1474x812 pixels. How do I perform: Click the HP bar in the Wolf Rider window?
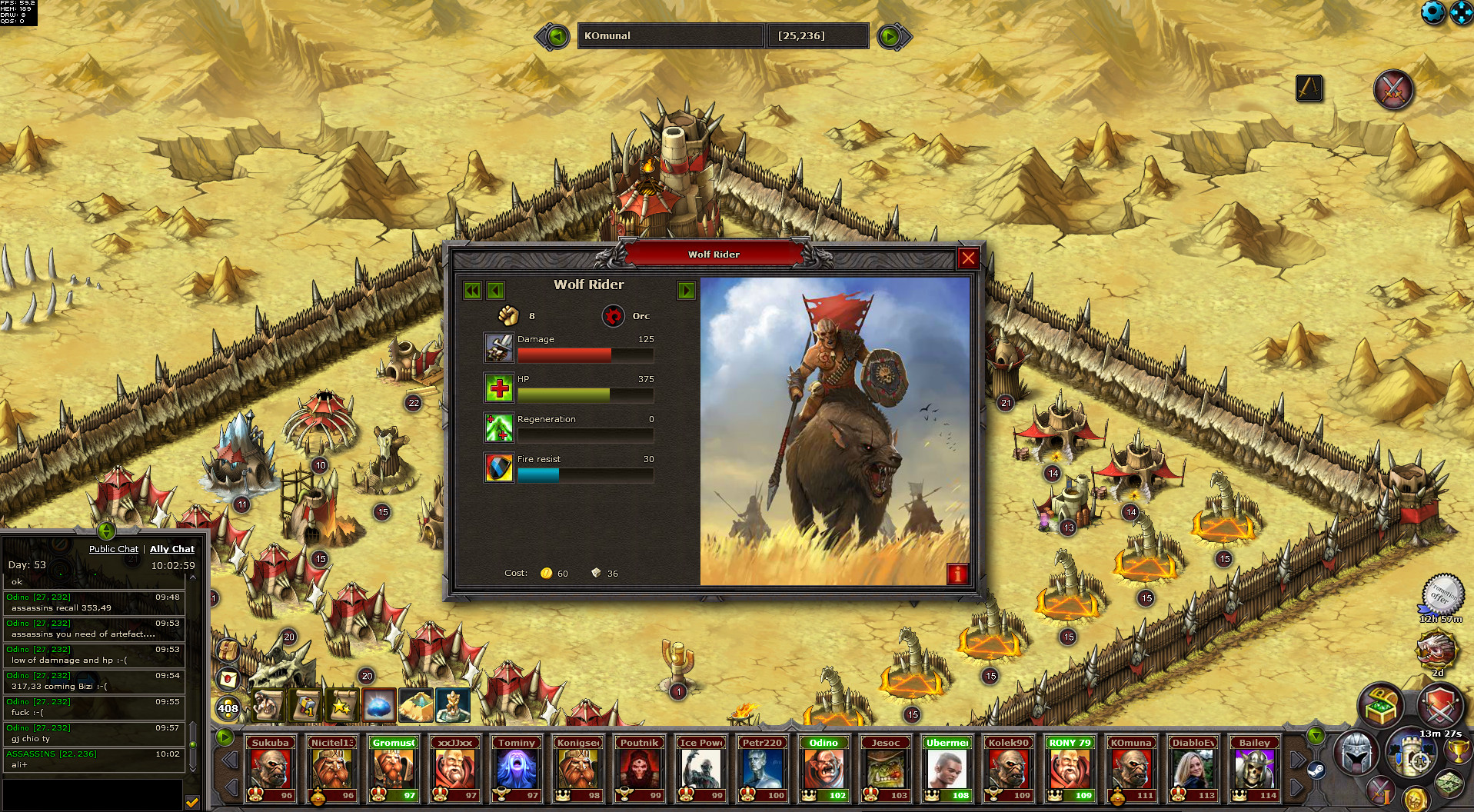586,394
